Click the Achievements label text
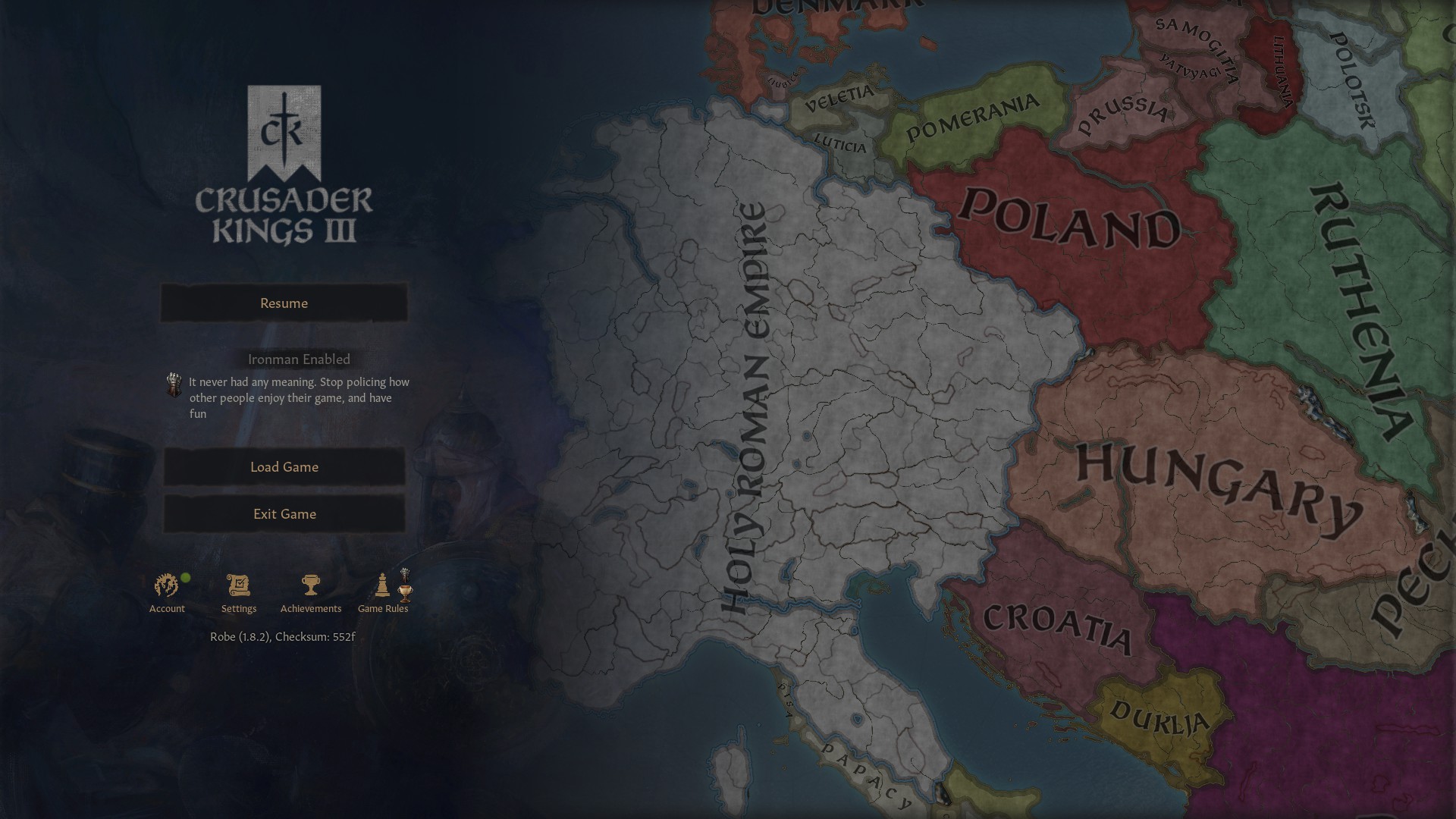The height and width of the screenshot is (819, 1456). 310,608
